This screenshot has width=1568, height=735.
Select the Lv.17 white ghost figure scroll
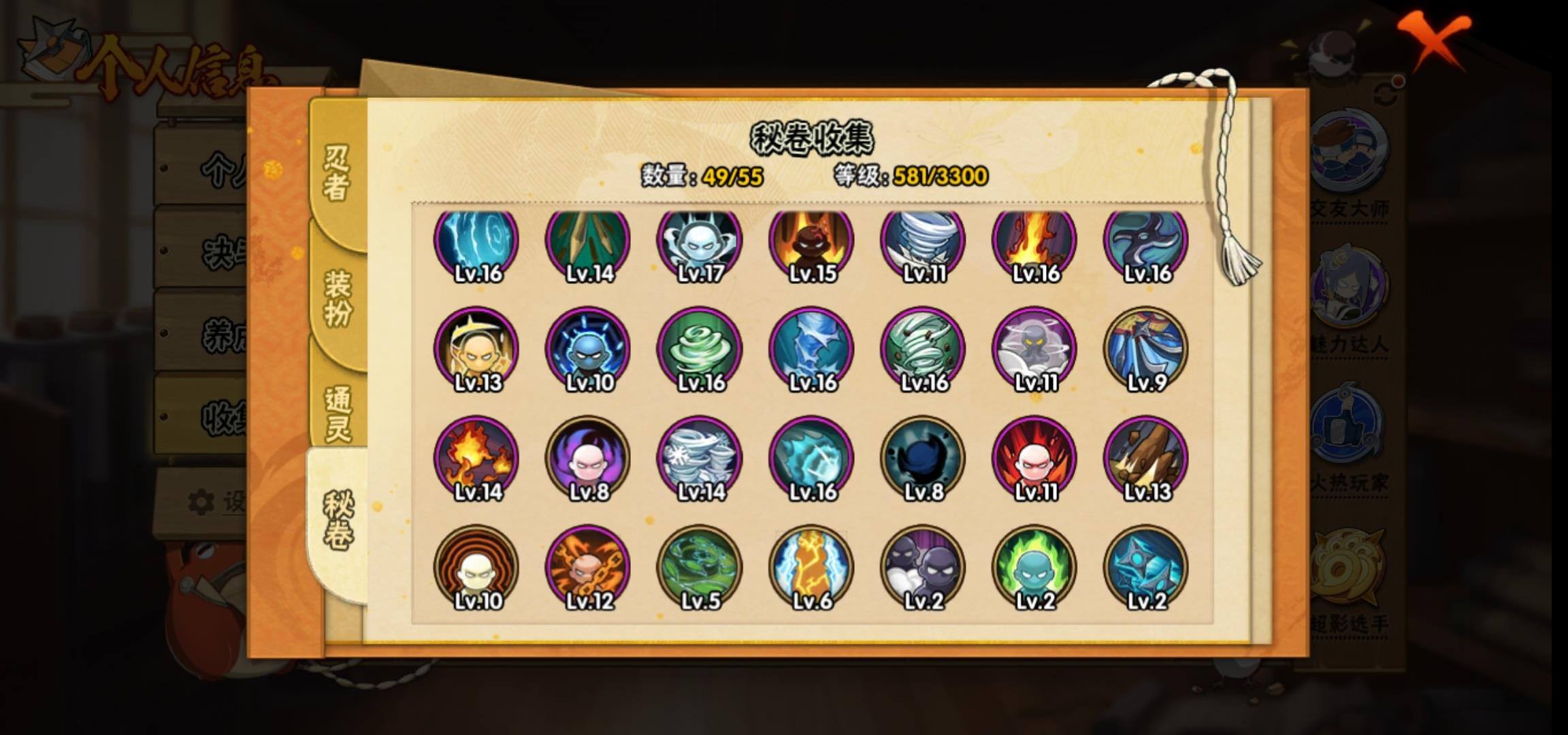(700, 242)
